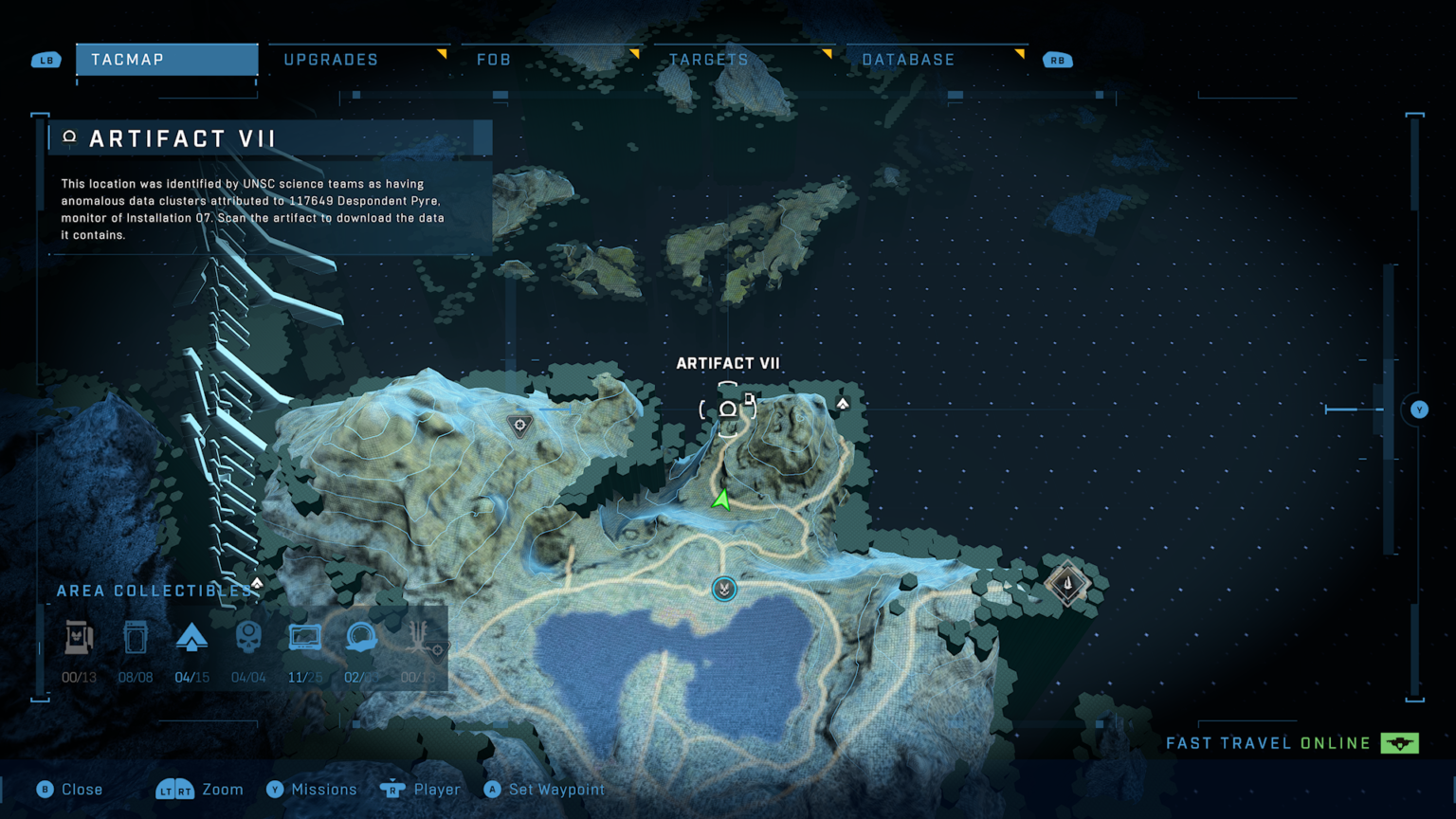Select the Banished symbol marker below Artifact VII

pyautogui.click(x=723, y=589)
